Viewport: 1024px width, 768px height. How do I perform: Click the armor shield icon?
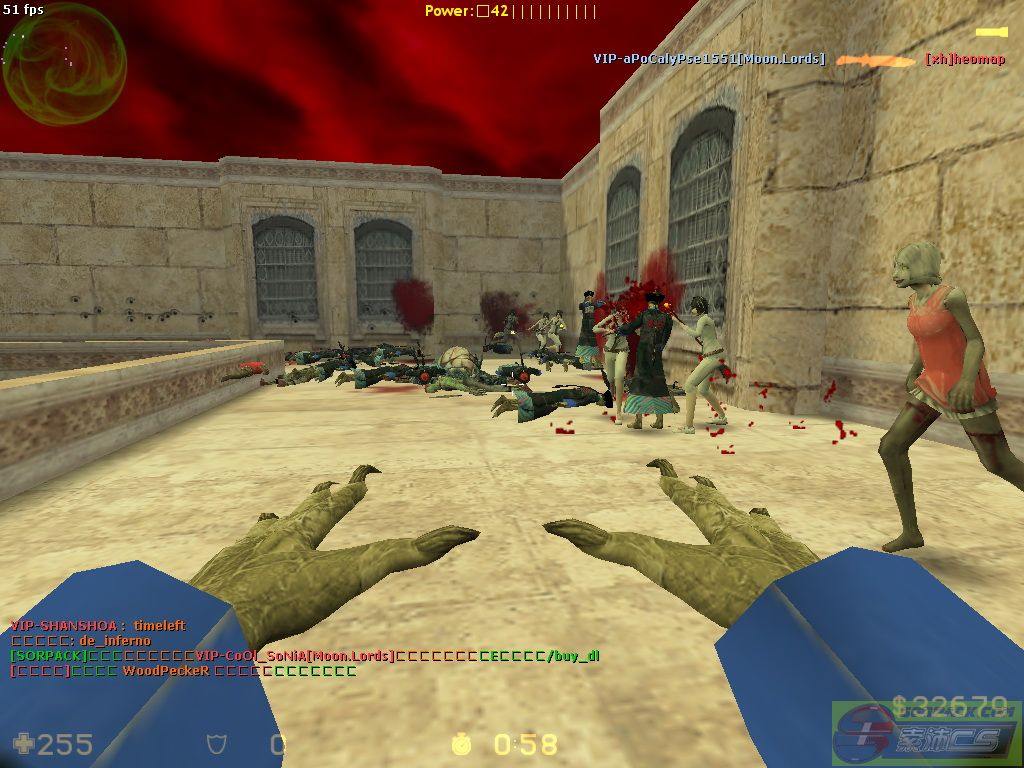tap(216, 744)
